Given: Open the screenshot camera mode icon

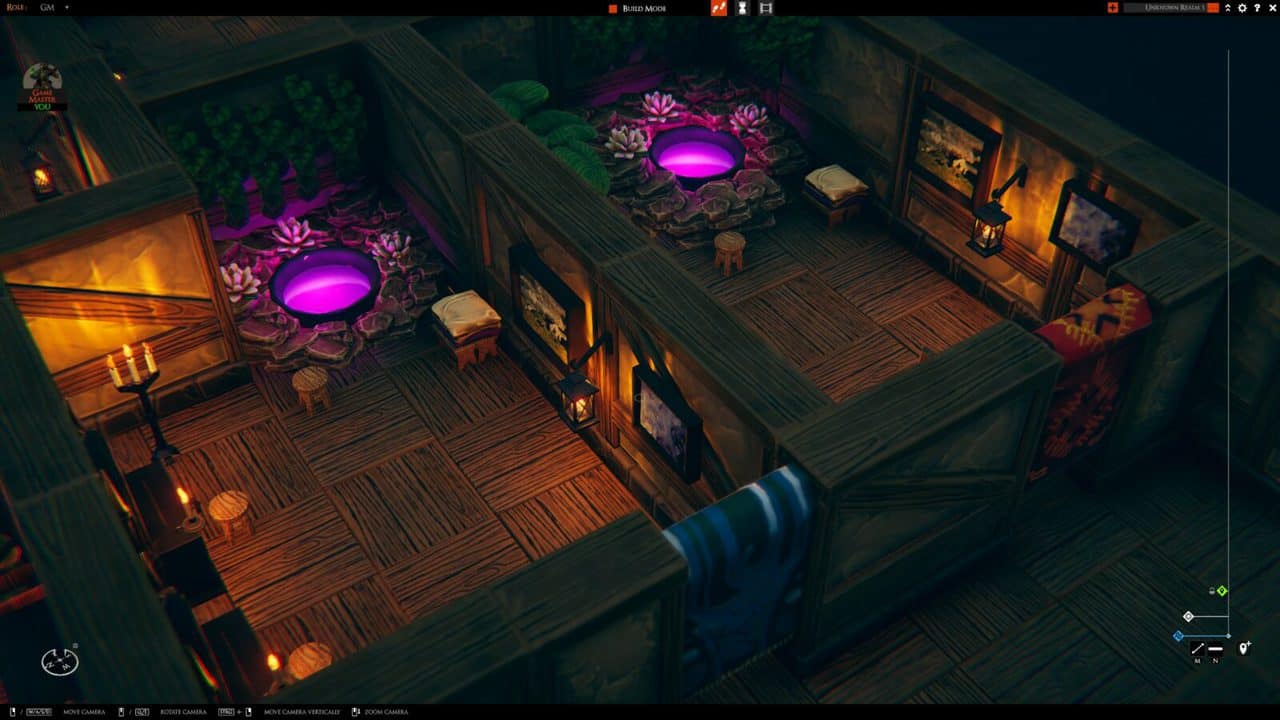Looking at the screenshot, I should pyautogui.click(x=765, y=8).
